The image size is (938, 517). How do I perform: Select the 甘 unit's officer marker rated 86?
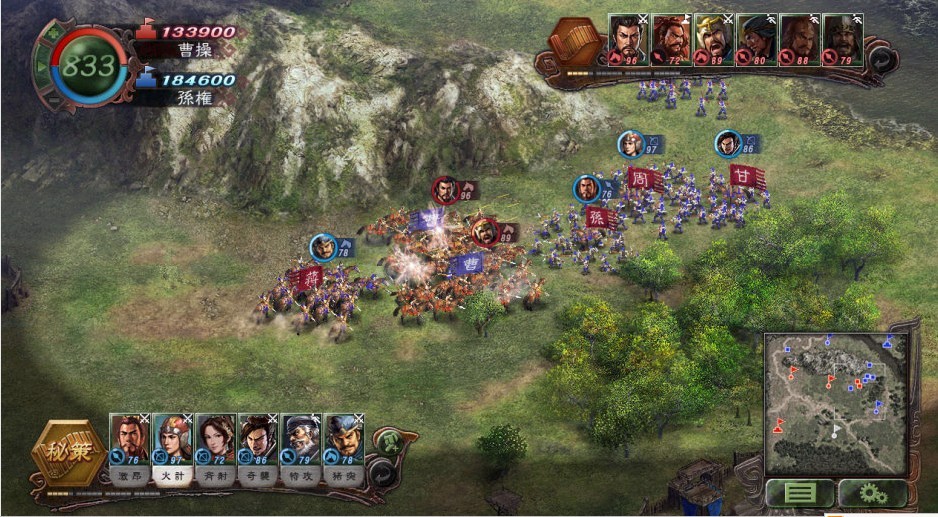click(x=728, y=143)
